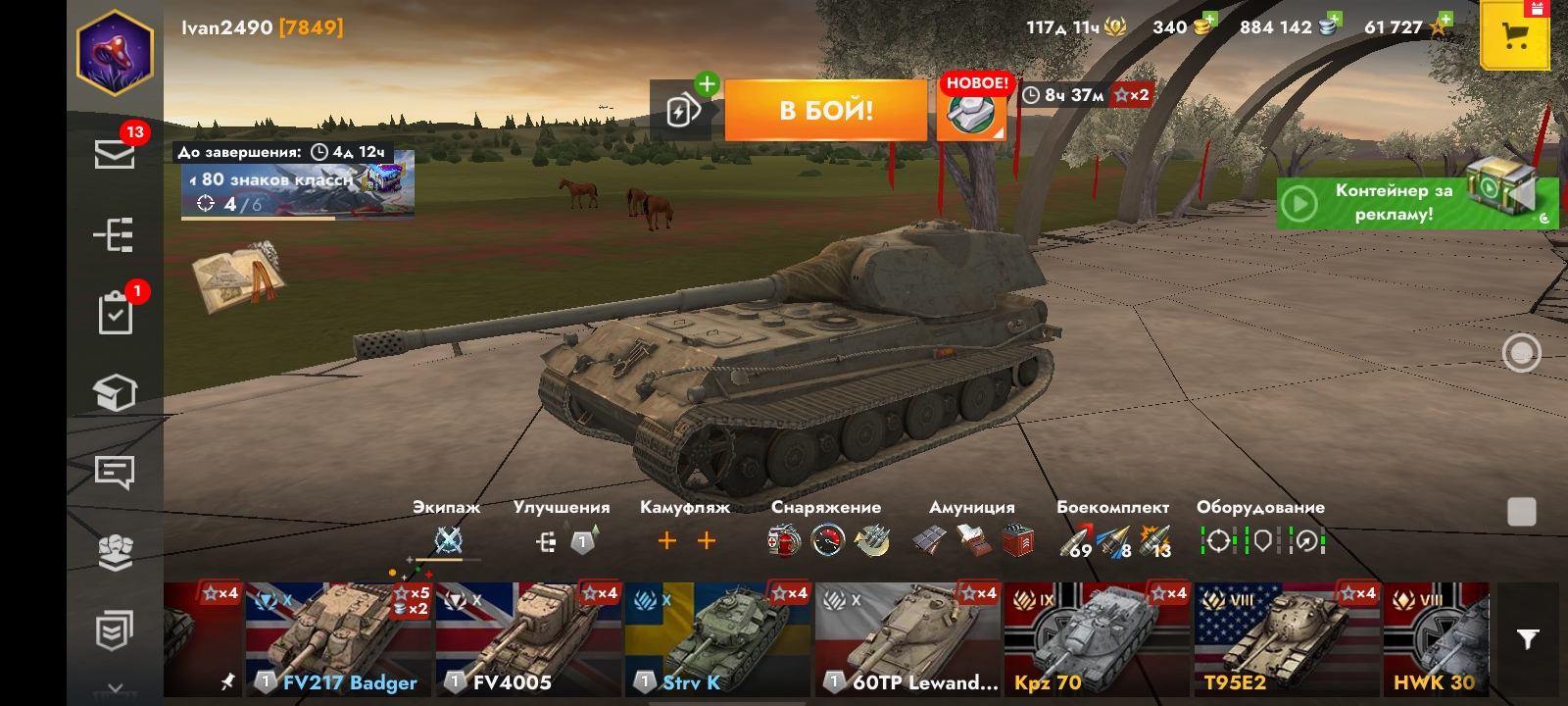The image size is (1568, 706).
Task: Select the boost slot with green plus
Action: click(x=685, y=108)
